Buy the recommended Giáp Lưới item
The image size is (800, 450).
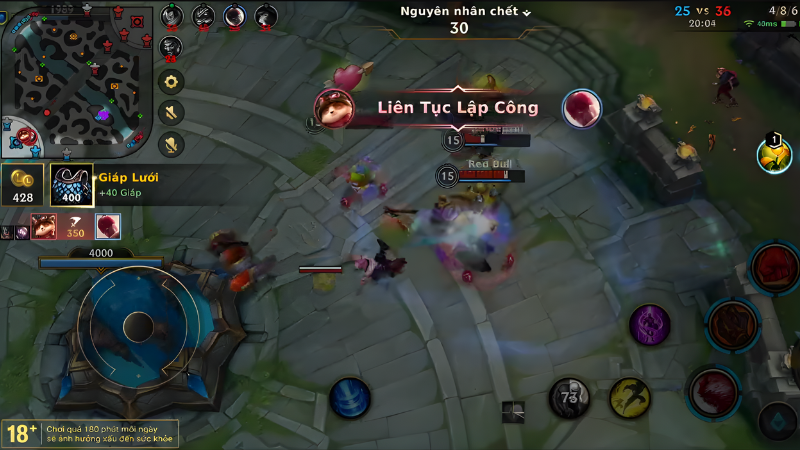[72, 185]
